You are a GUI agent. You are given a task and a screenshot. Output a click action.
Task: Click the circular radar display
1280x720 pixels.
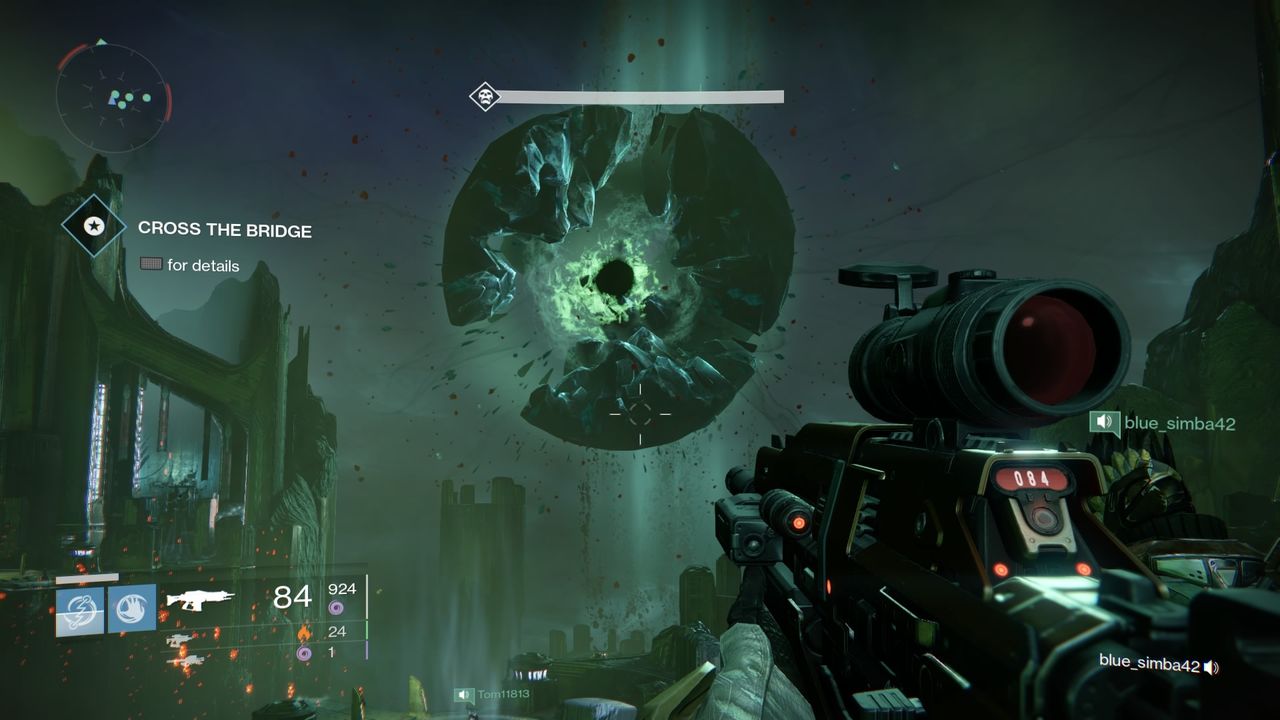pyautogui.click(x=110, y=98)
